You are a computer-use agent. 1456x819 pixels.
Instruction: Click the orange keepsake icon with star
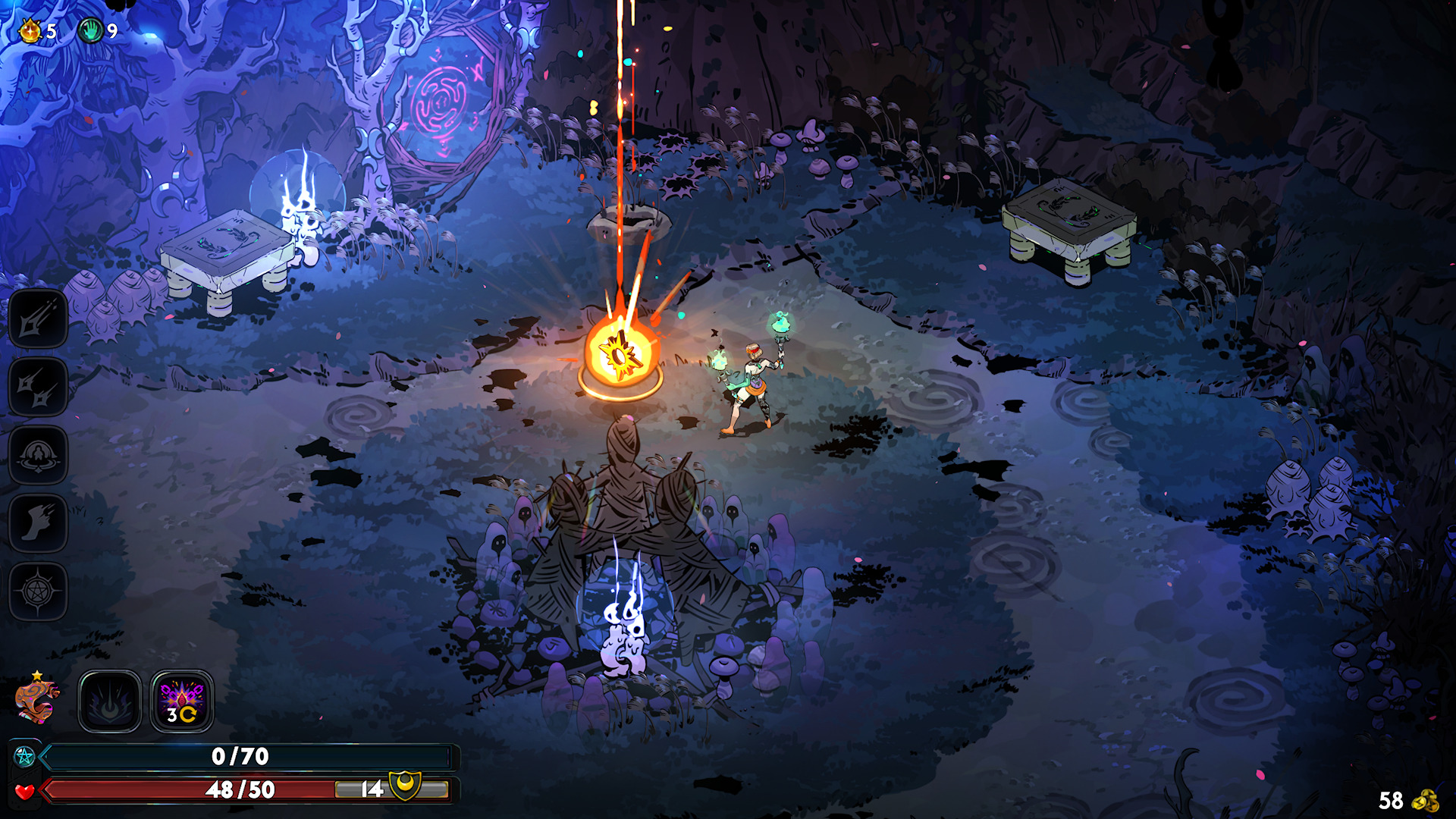point(37,699)
